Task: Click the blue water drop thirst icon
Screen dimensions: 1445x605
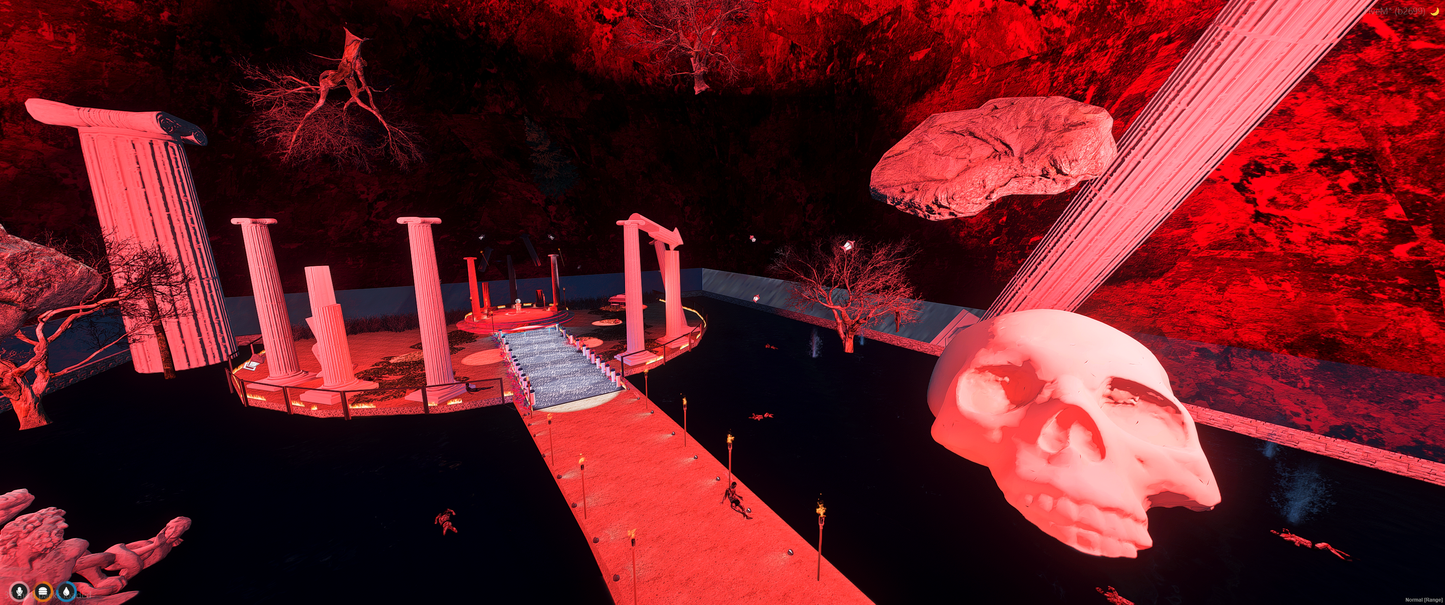Action: tap(66, 591)
